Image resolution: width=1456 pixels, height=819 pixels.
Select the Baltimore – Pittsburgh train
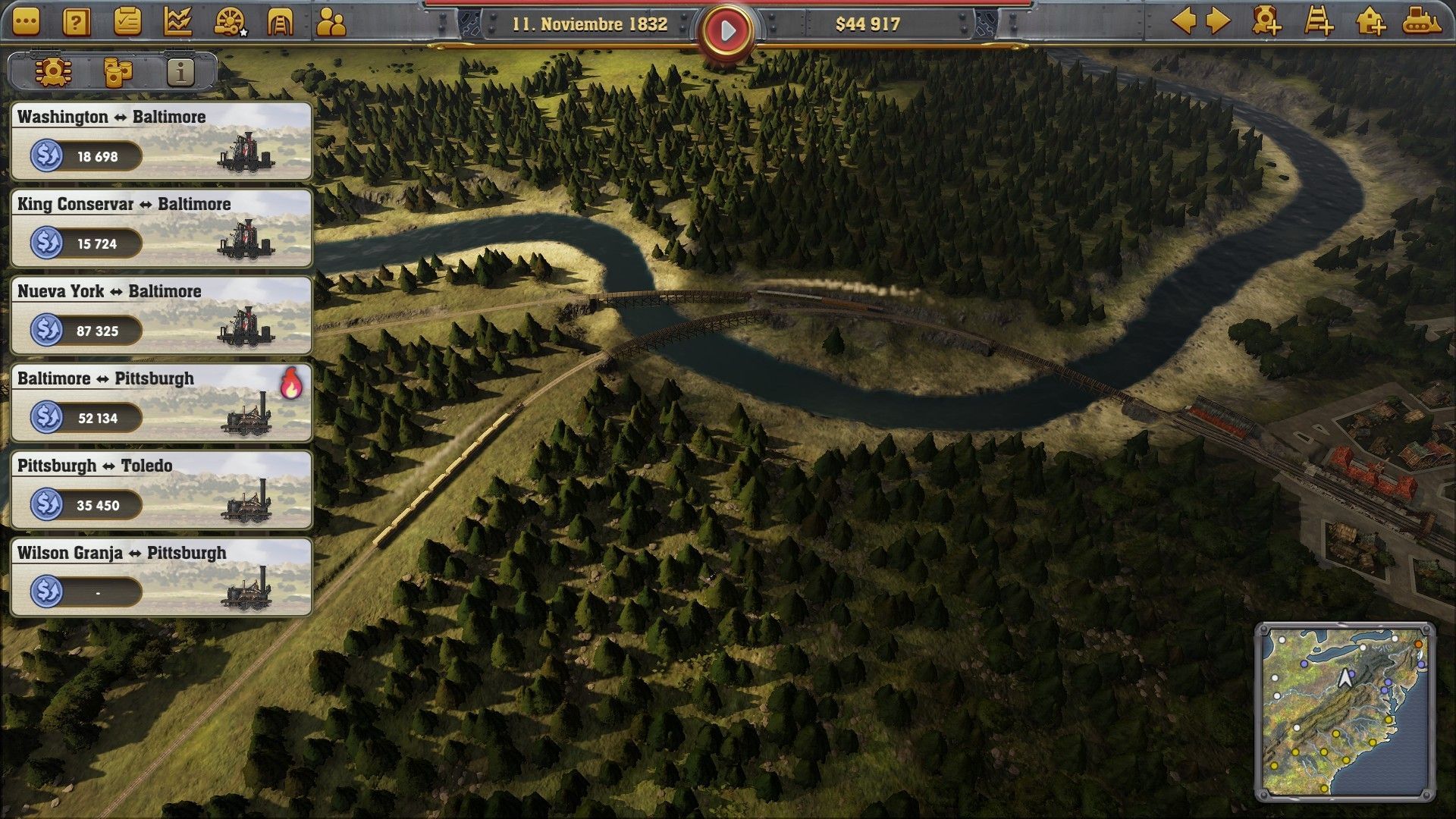(x=162, y=403)
